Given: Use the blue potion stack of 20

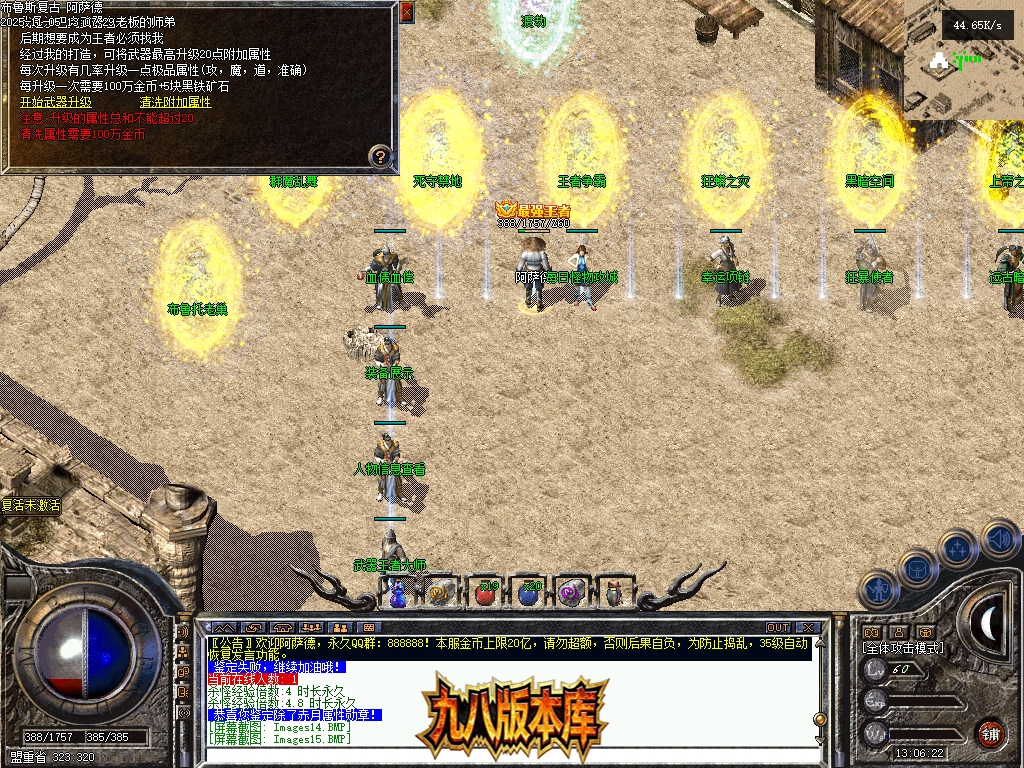Looking at the screenshot, I should (x=529, y=593).
